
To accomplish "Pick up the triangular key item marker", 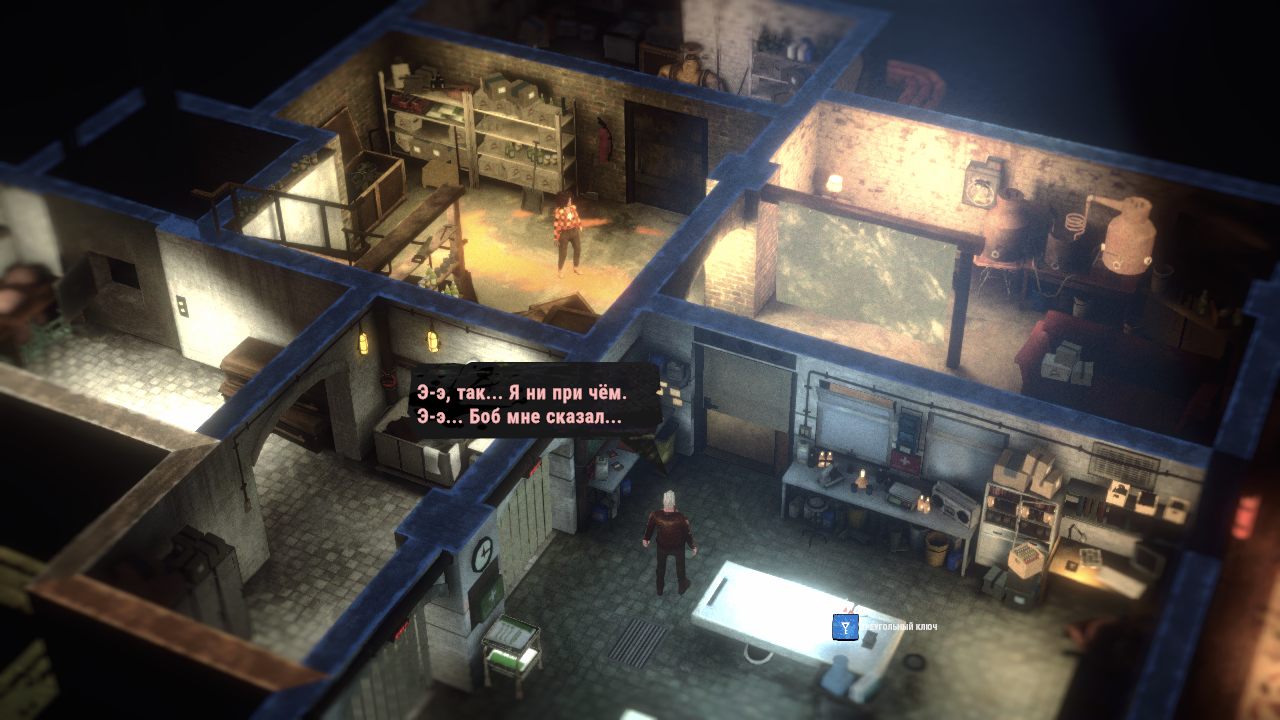I will click(x=846, y=627).
